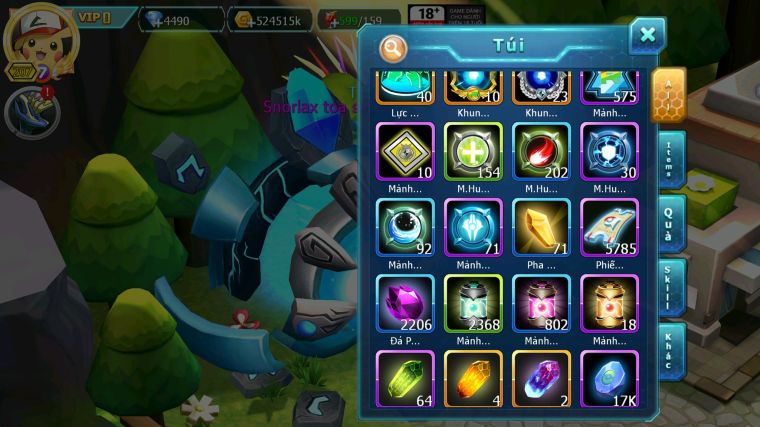
Task: Open the bag search magnifier
Action: 394,47
